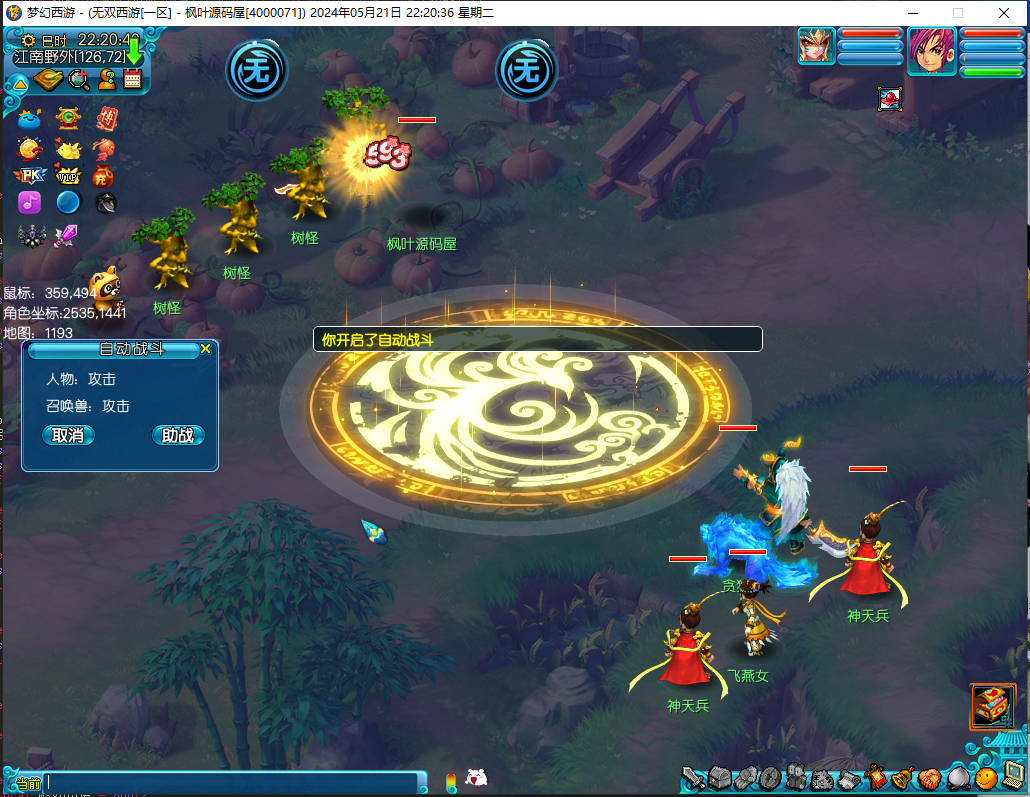Select the purple-haired character portrait
Image resolution: width=1030 pixels, height=797 pixels.
(931, 51)
